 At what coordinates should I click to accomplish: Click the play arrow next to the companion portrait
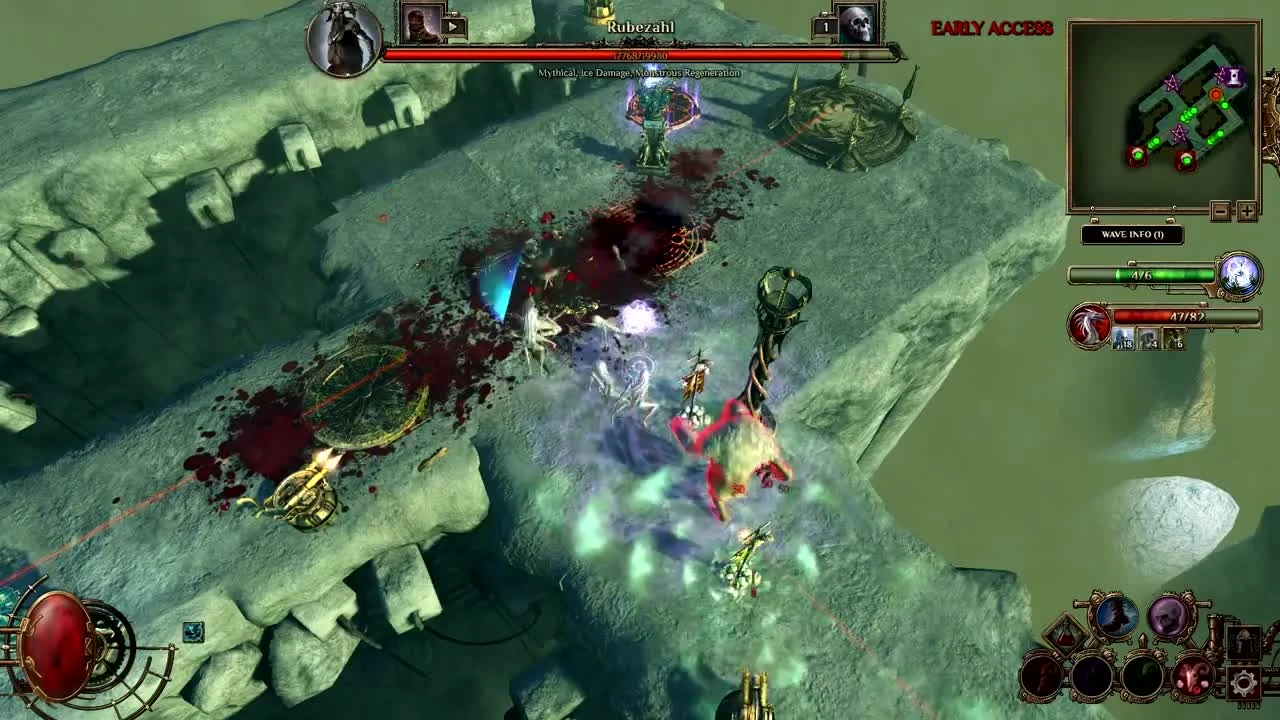pyautogui.click(x=453, y=25)
